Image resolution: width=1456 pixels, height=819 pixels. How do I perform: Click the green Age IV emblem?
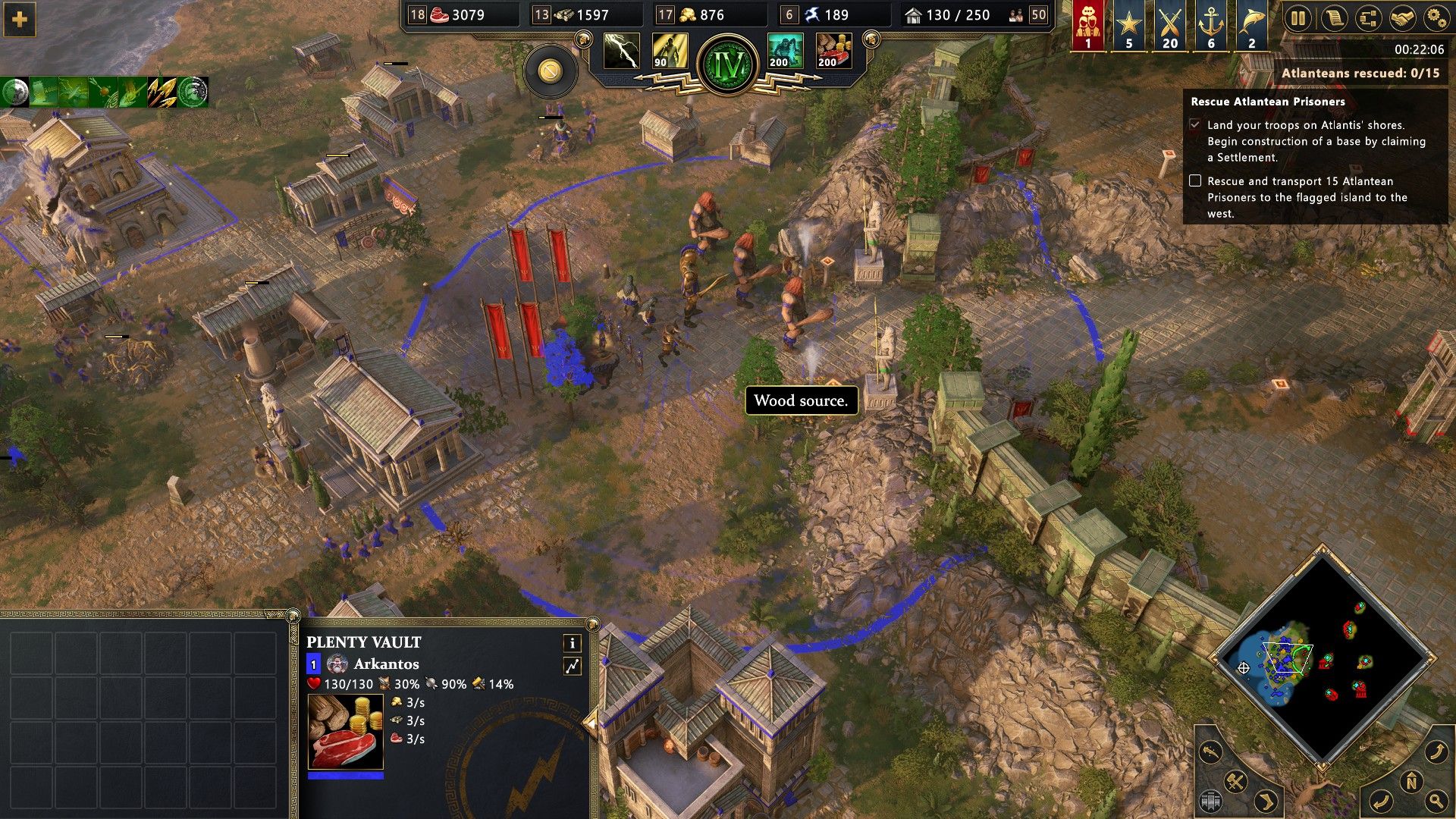point(730,64)
